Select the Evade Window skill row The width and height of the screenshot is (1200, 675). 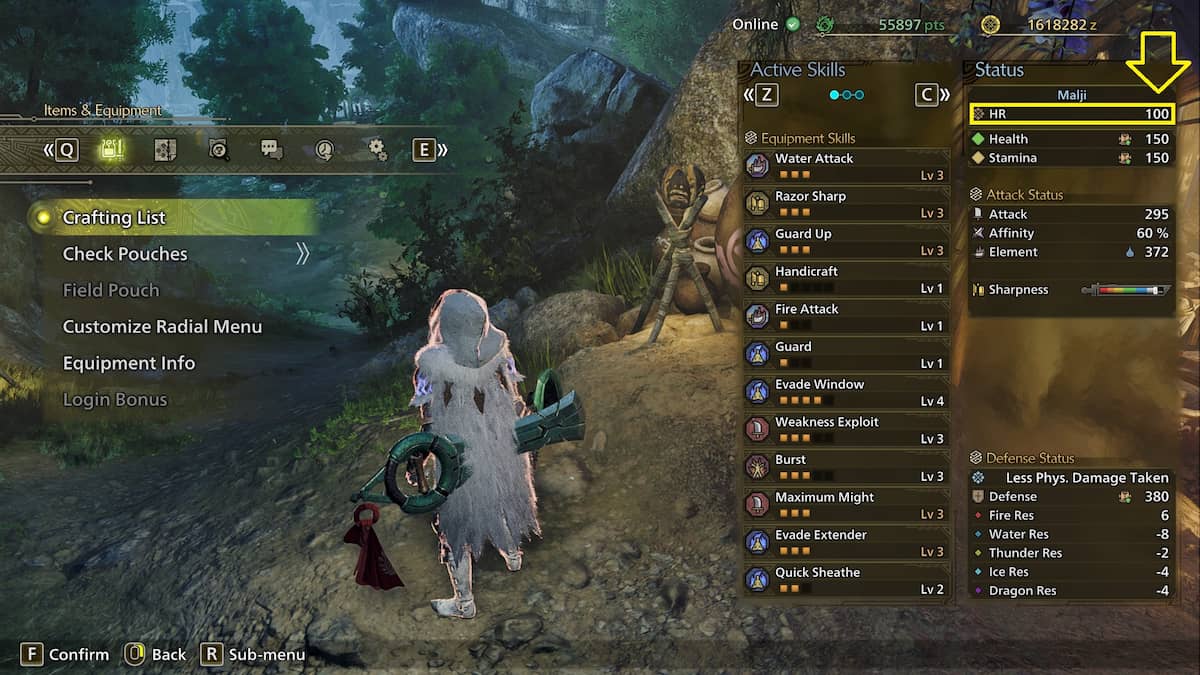tap(845, 392)
